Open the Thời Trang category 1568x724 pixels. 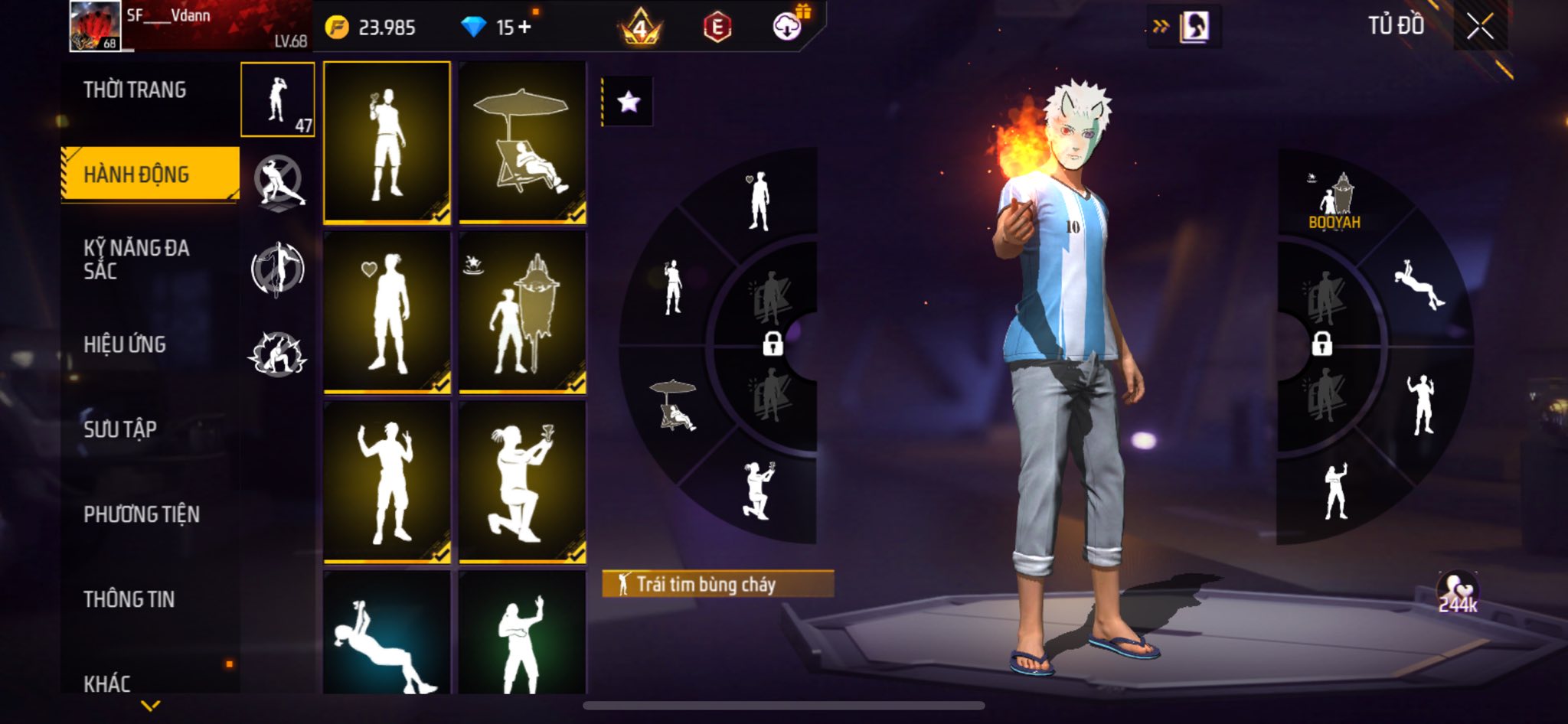pyautogui.click(x=135, y=90)
